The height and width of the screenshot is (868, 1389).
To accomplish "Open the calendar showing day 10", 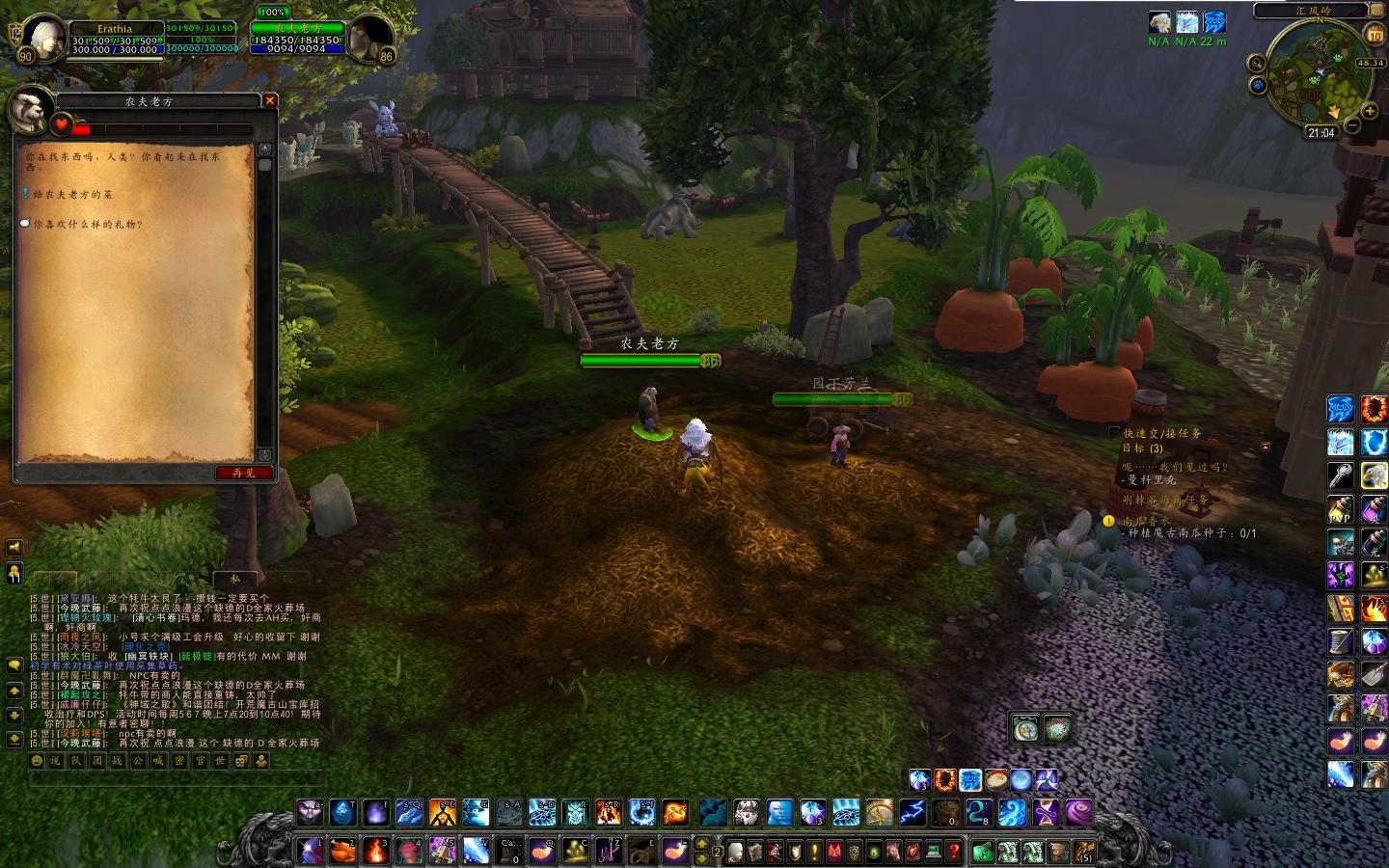I will coord(1375,35).
